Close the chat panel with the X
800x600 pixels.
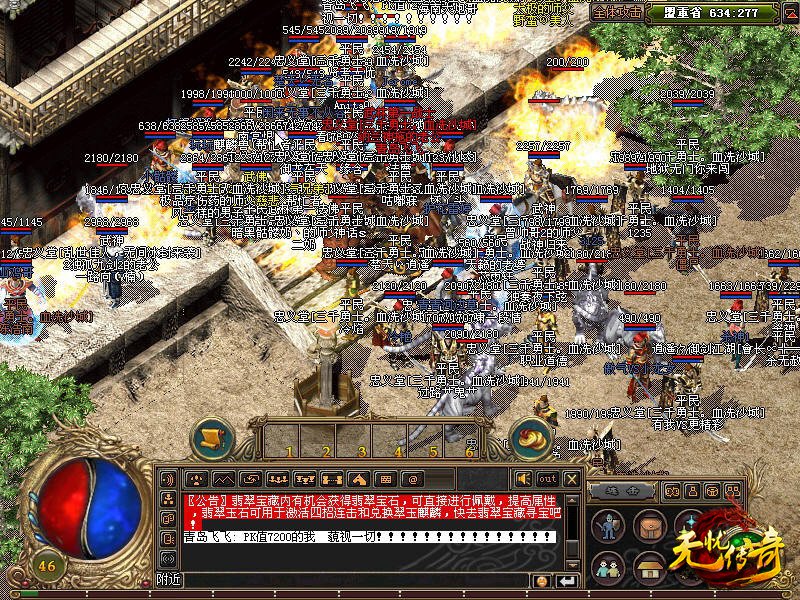coord(571,479)
